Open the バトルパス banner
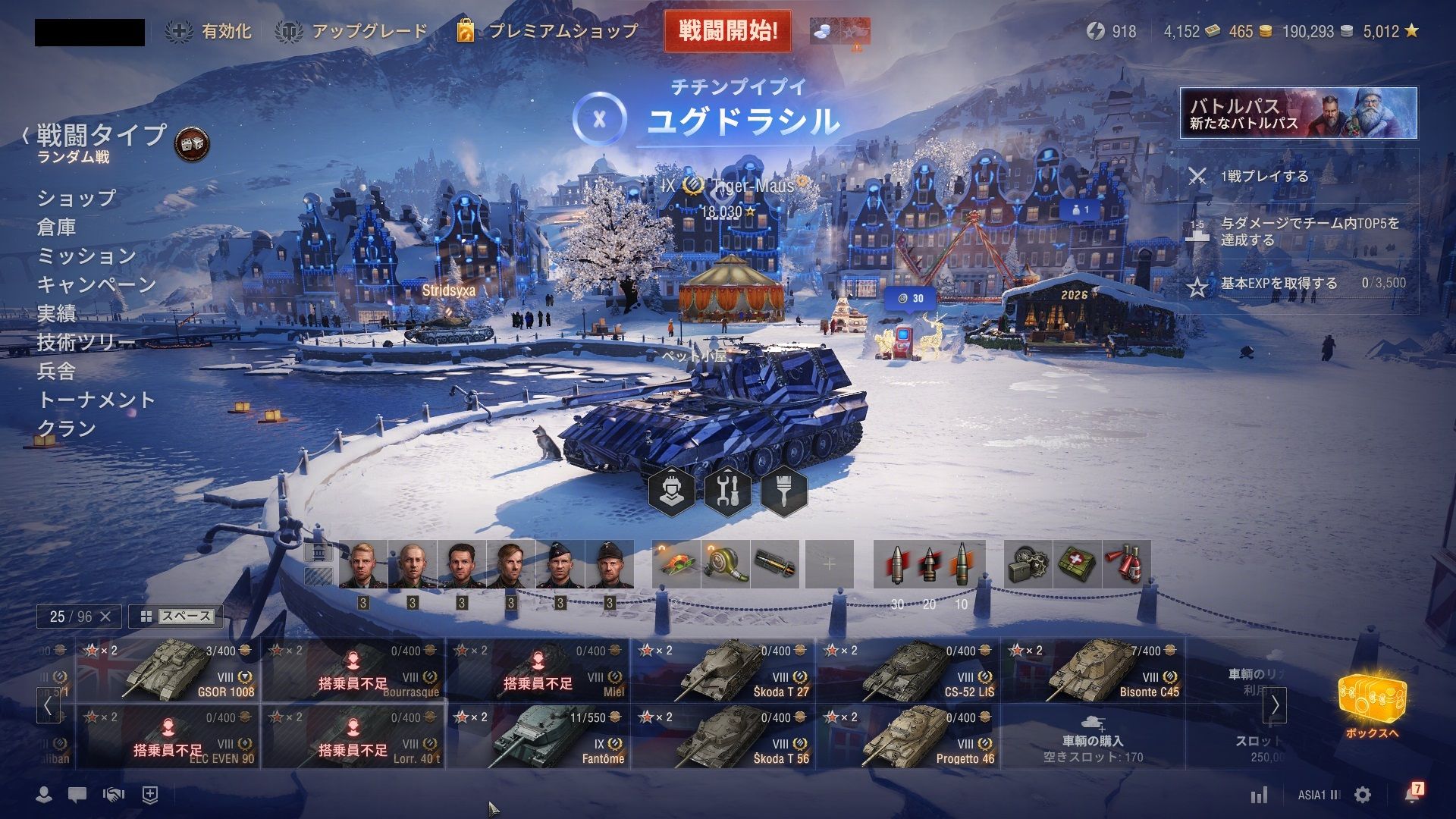The image size is (1456, 819). pos(1298,113)
